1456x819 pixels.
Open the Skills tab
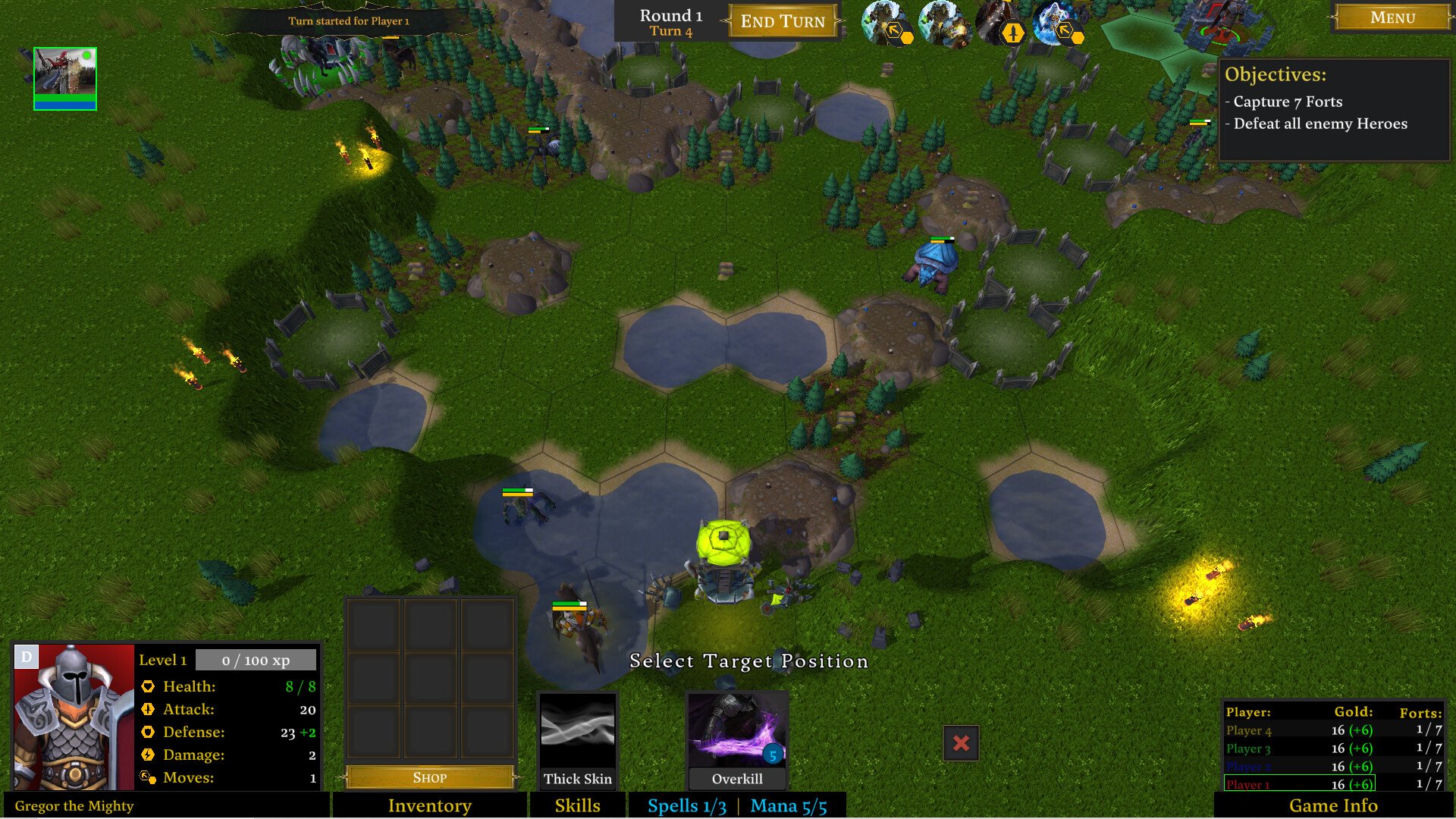pos(577,805)
